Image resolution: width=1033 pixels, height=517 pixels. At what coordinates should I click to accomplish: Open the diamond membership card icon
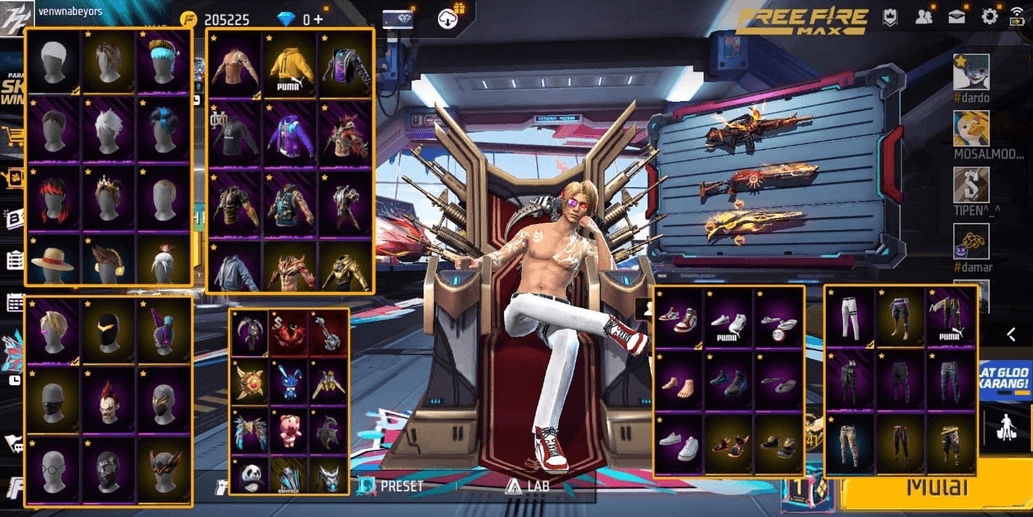pos(398,18)
